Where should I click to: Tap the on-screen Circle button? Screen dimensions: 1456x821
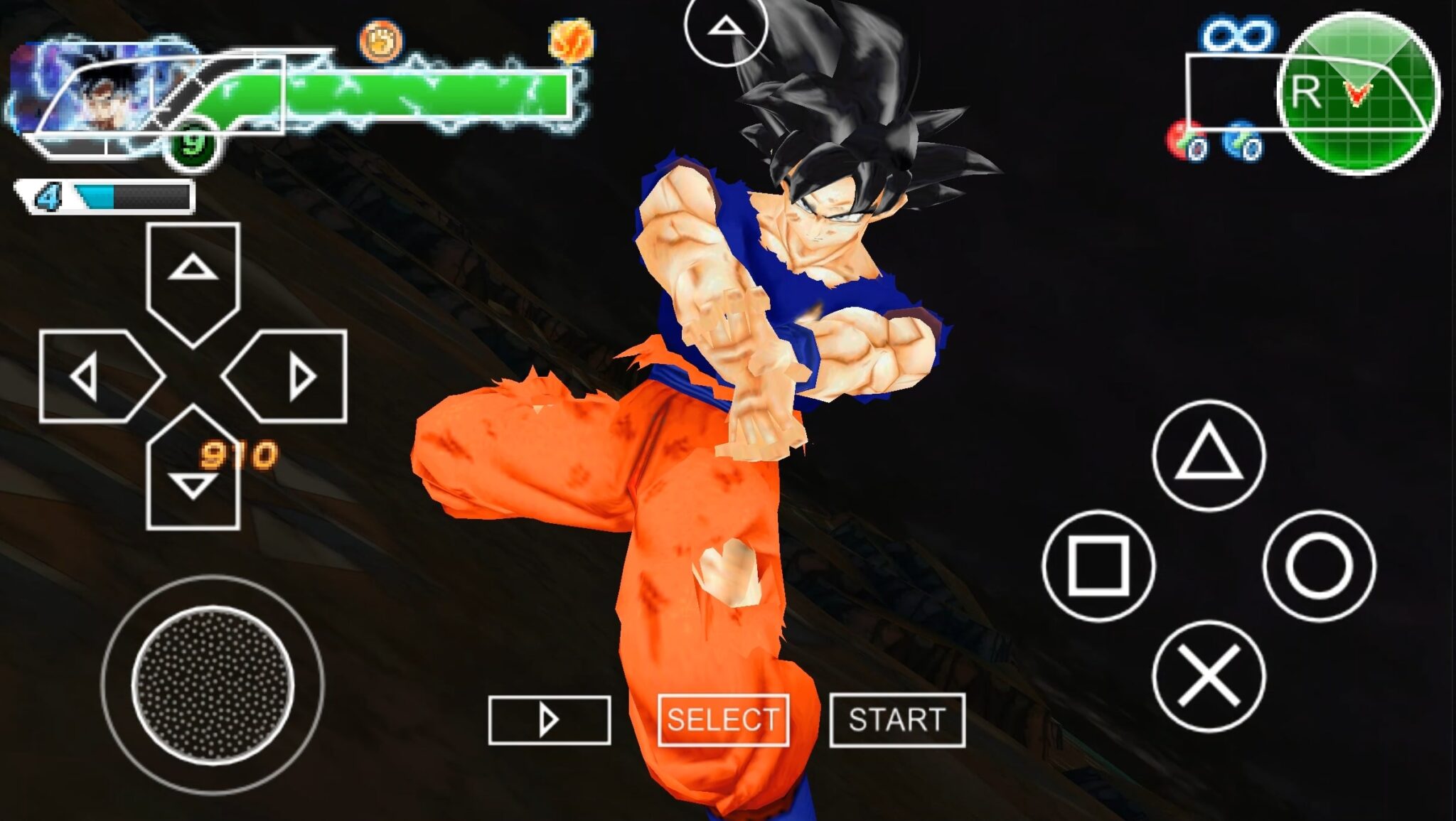(1319, 566)
